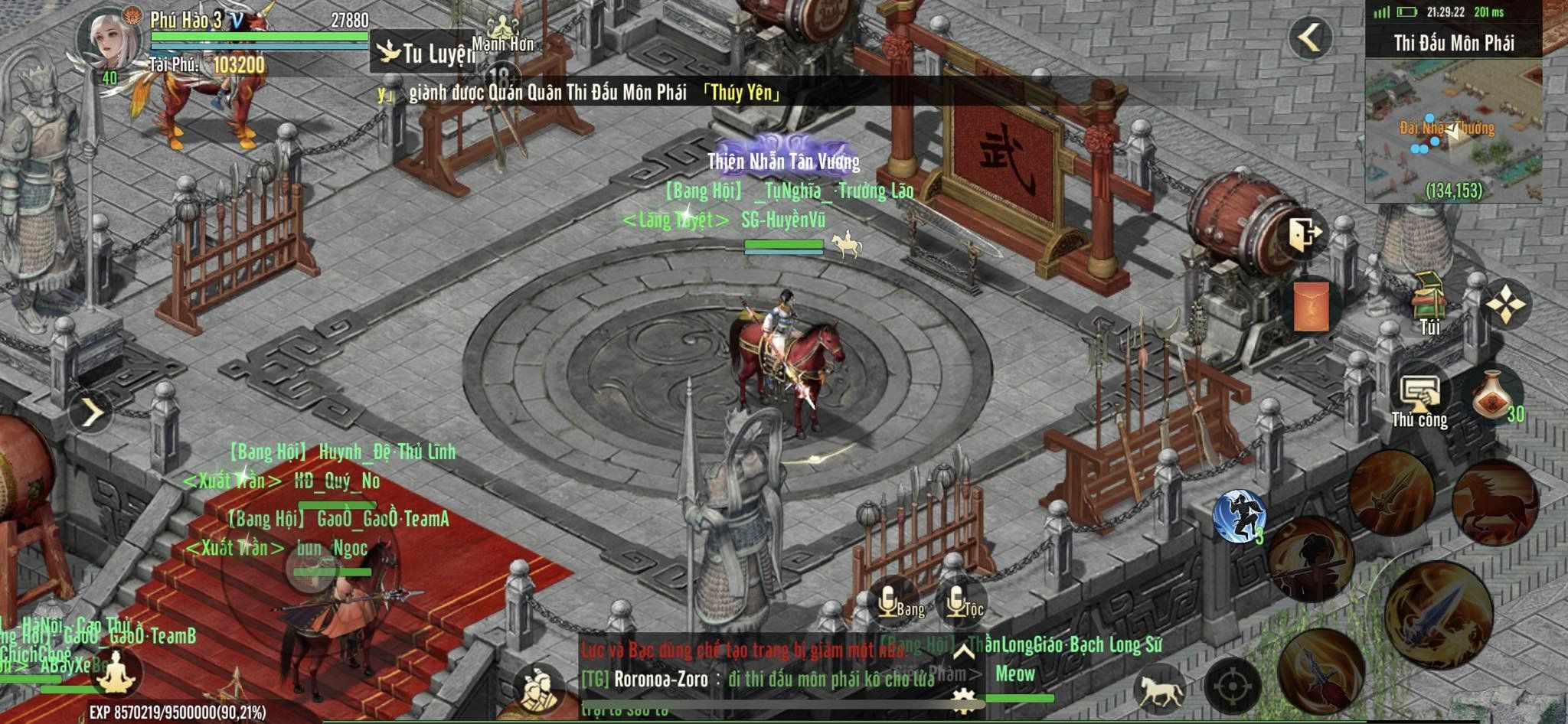Toggle Thủ công manual combat mode

click(x=1419, y=400)
